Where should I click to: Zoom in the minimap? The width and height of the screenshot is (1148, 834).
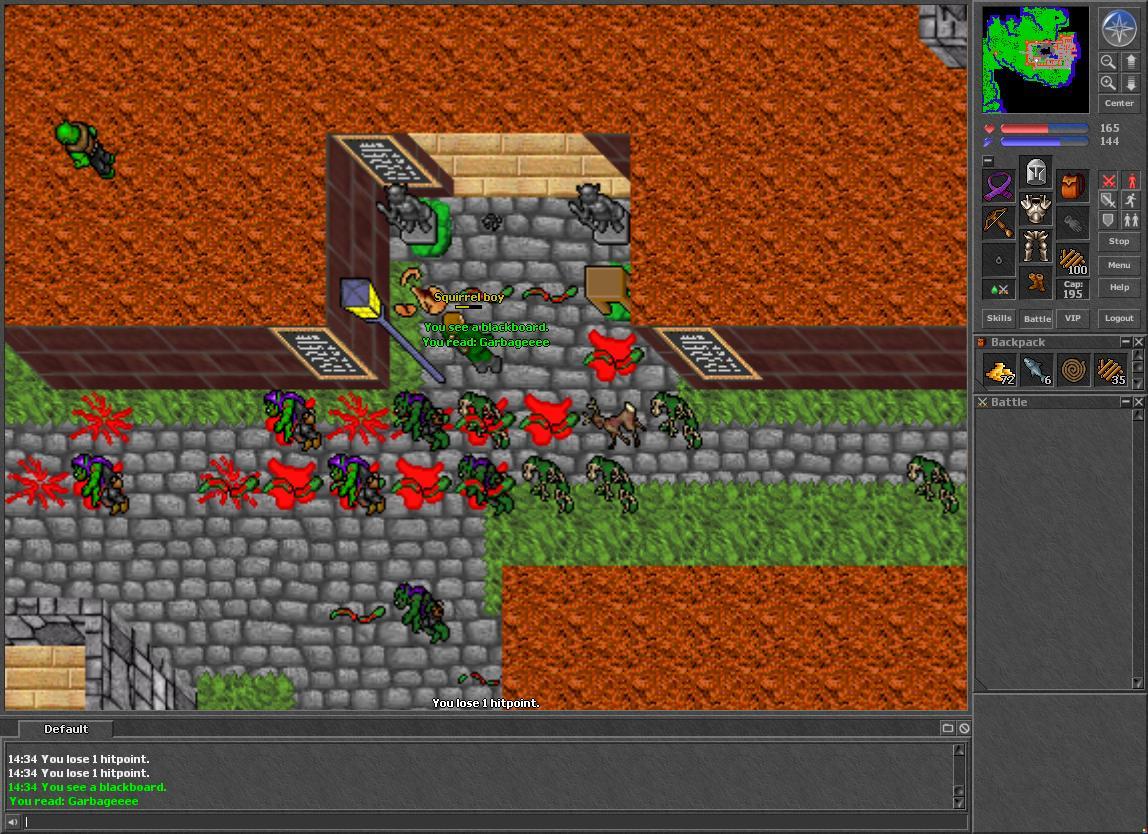(x=1108, y=83)
